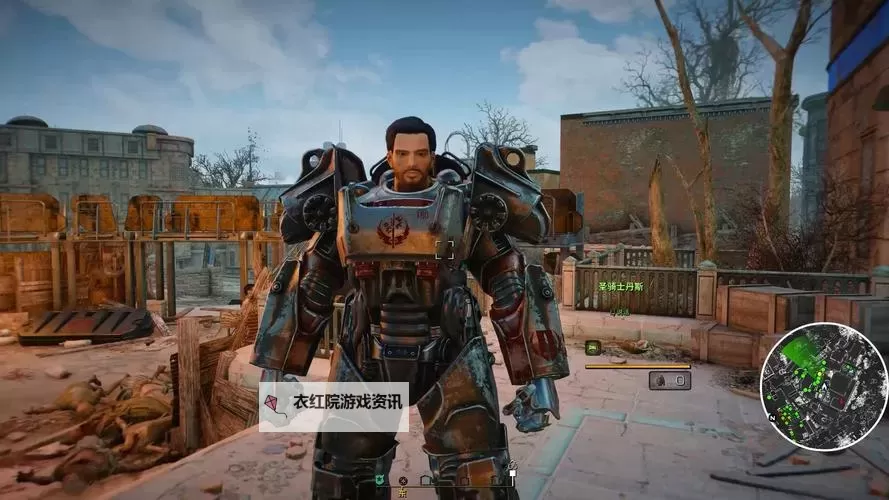Select the grenade slot box
This screenshot has width=889, height=500.
point(669,380)
